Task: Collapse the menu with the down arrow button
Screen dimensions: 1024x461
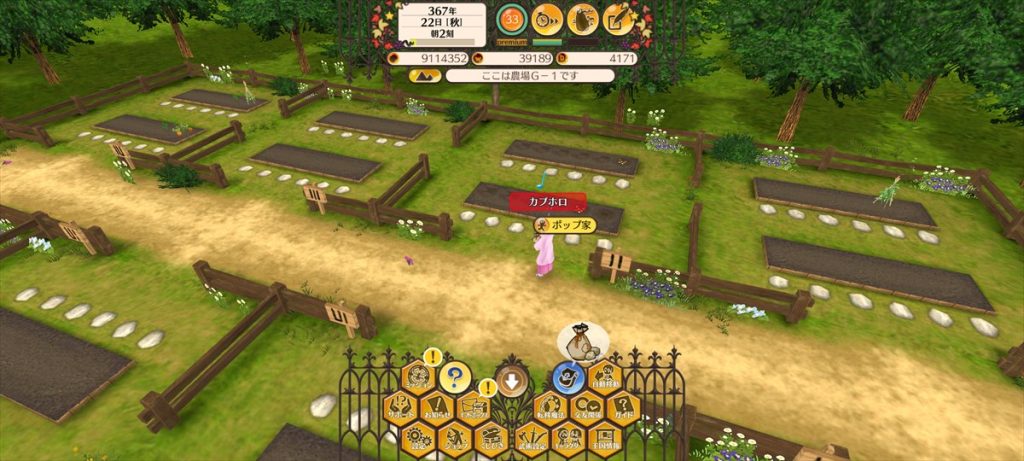Action: coord(512,380)
